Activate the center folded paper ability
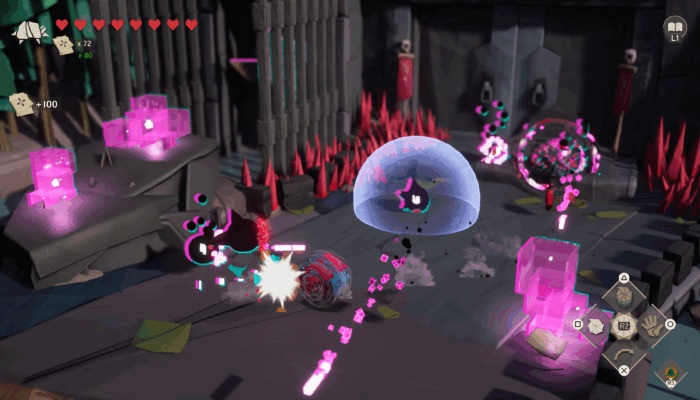 tap(623, 325)
